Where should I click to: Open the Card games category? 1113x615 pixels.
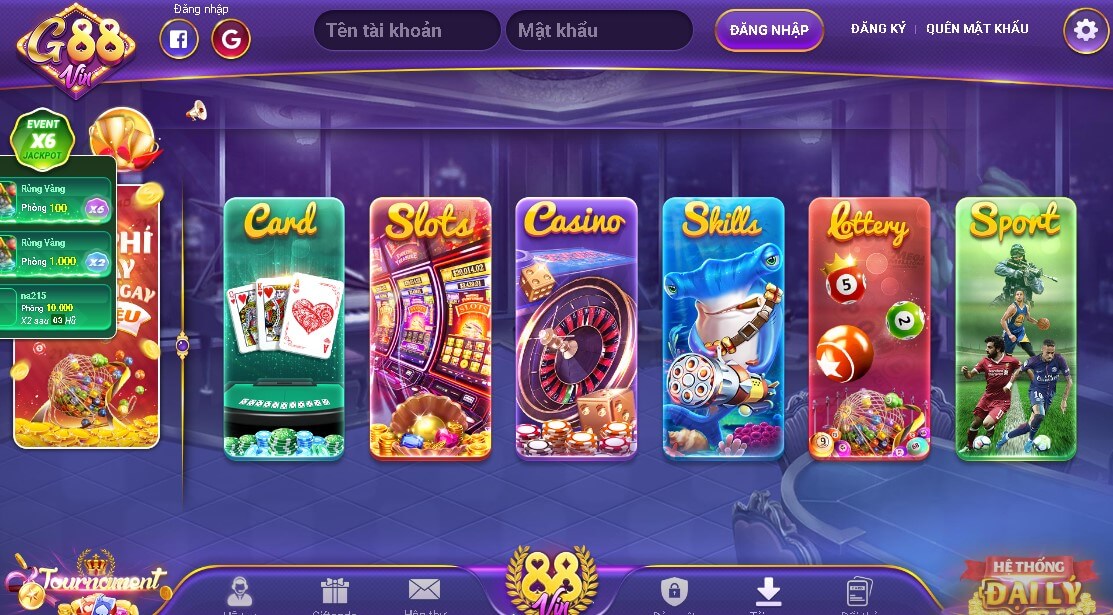tap(284, 328)
